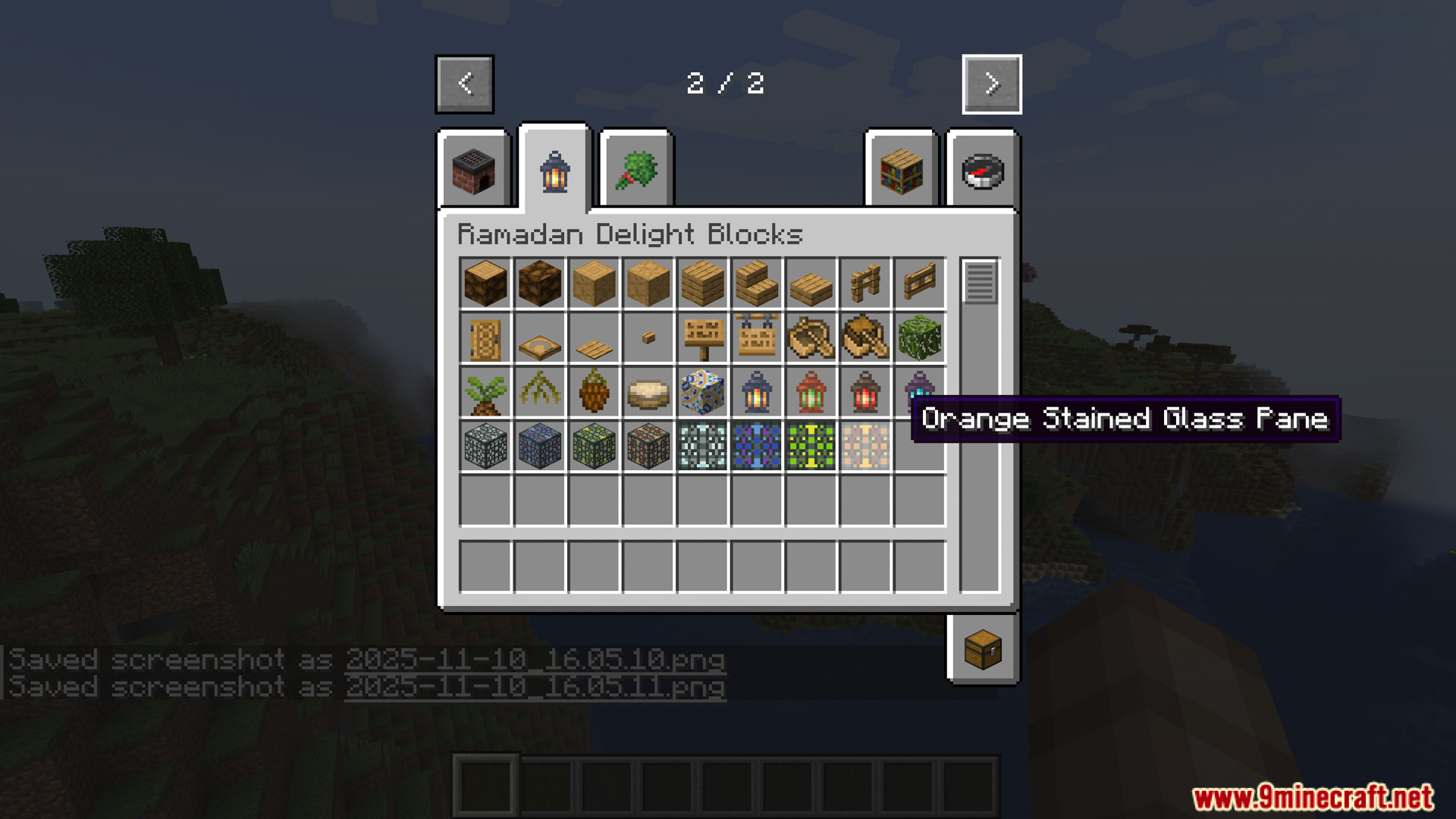The image size is (1456, 819).
Task: Select the palm sapling item
Action: [485, 393]
